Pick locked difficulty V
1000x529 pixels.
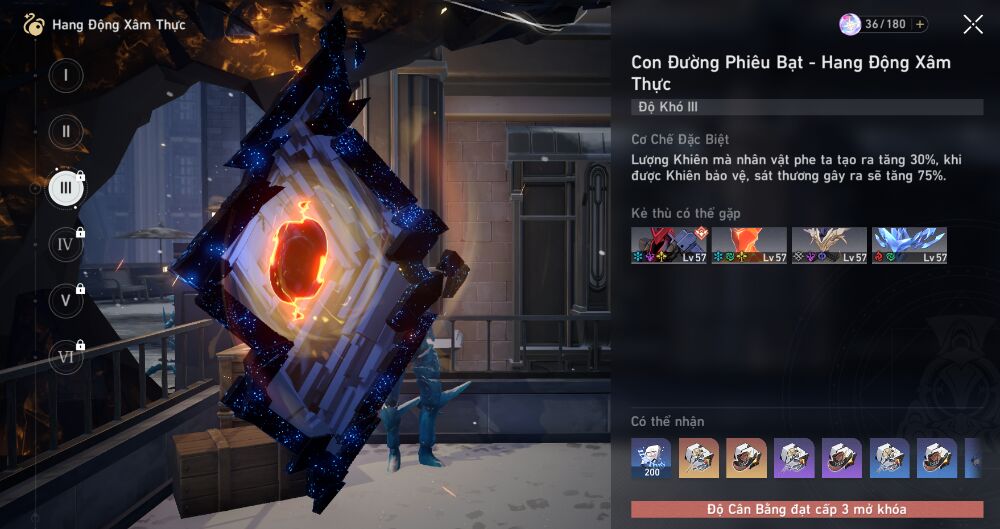[66, 300]
